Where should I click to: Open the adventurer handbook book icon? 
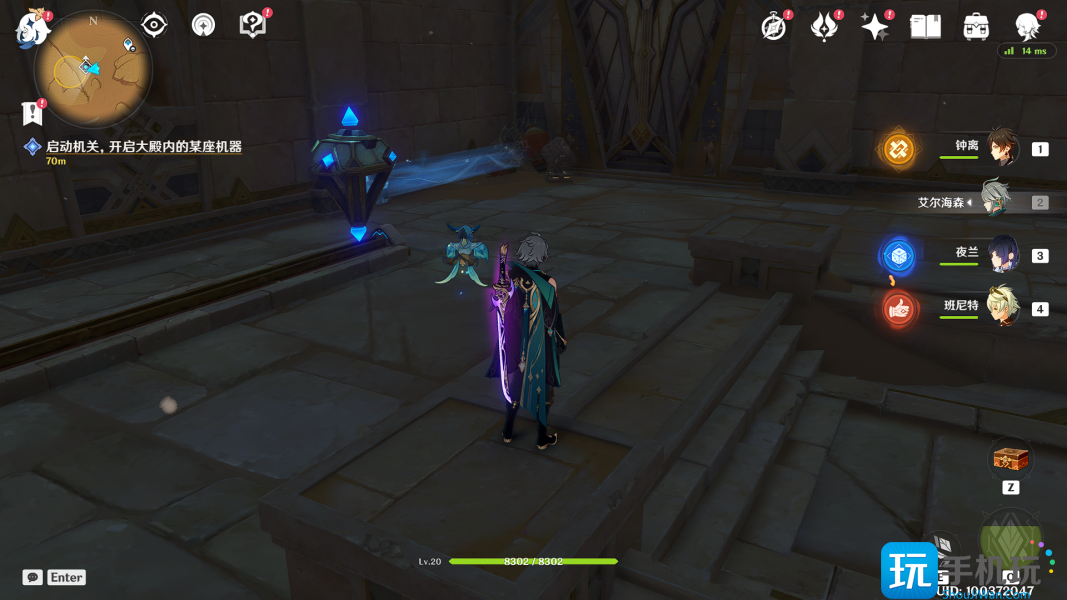click(x=926, y=27)
